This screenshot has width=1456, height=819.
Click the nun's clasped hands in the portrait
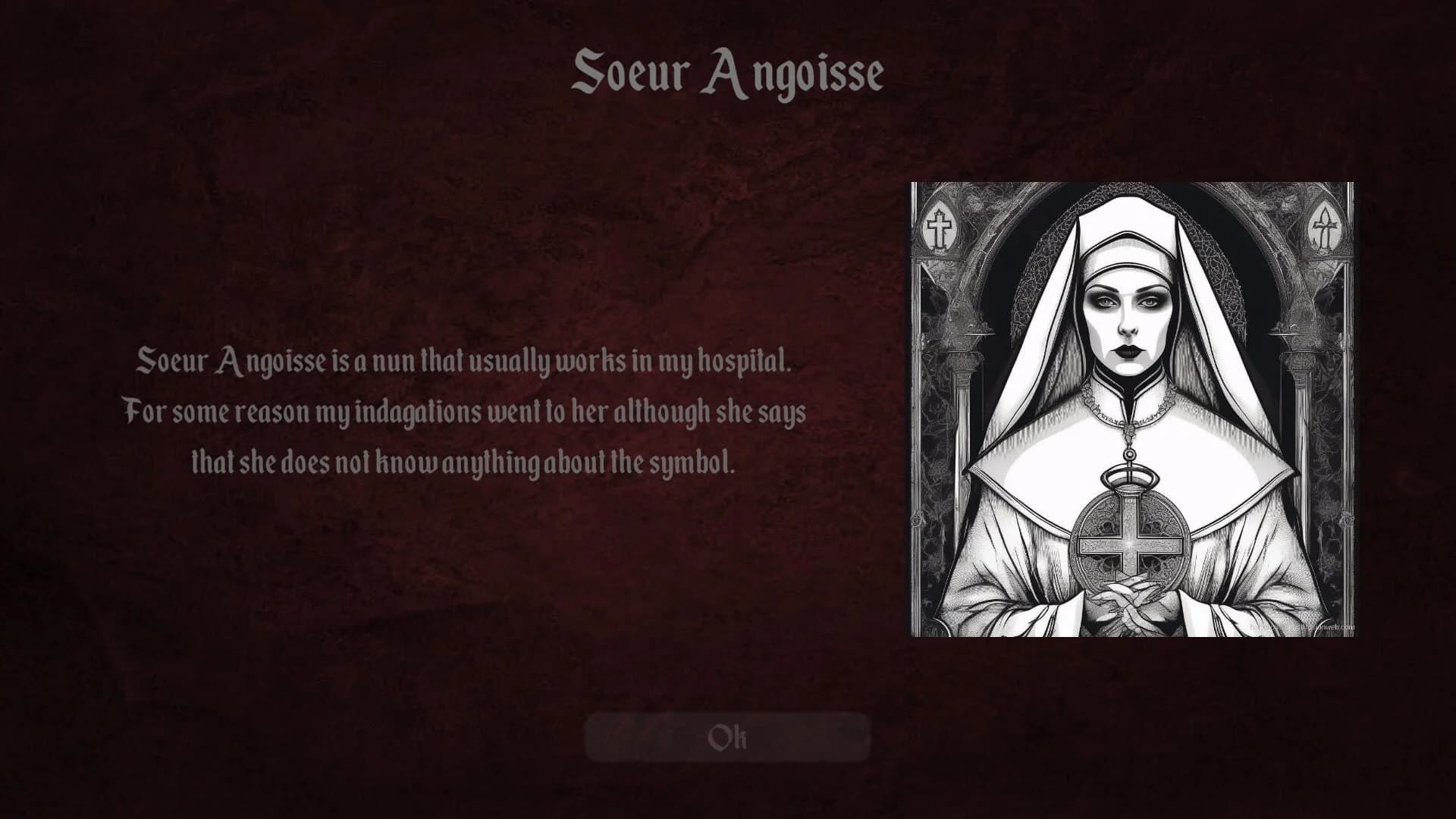1130,599
